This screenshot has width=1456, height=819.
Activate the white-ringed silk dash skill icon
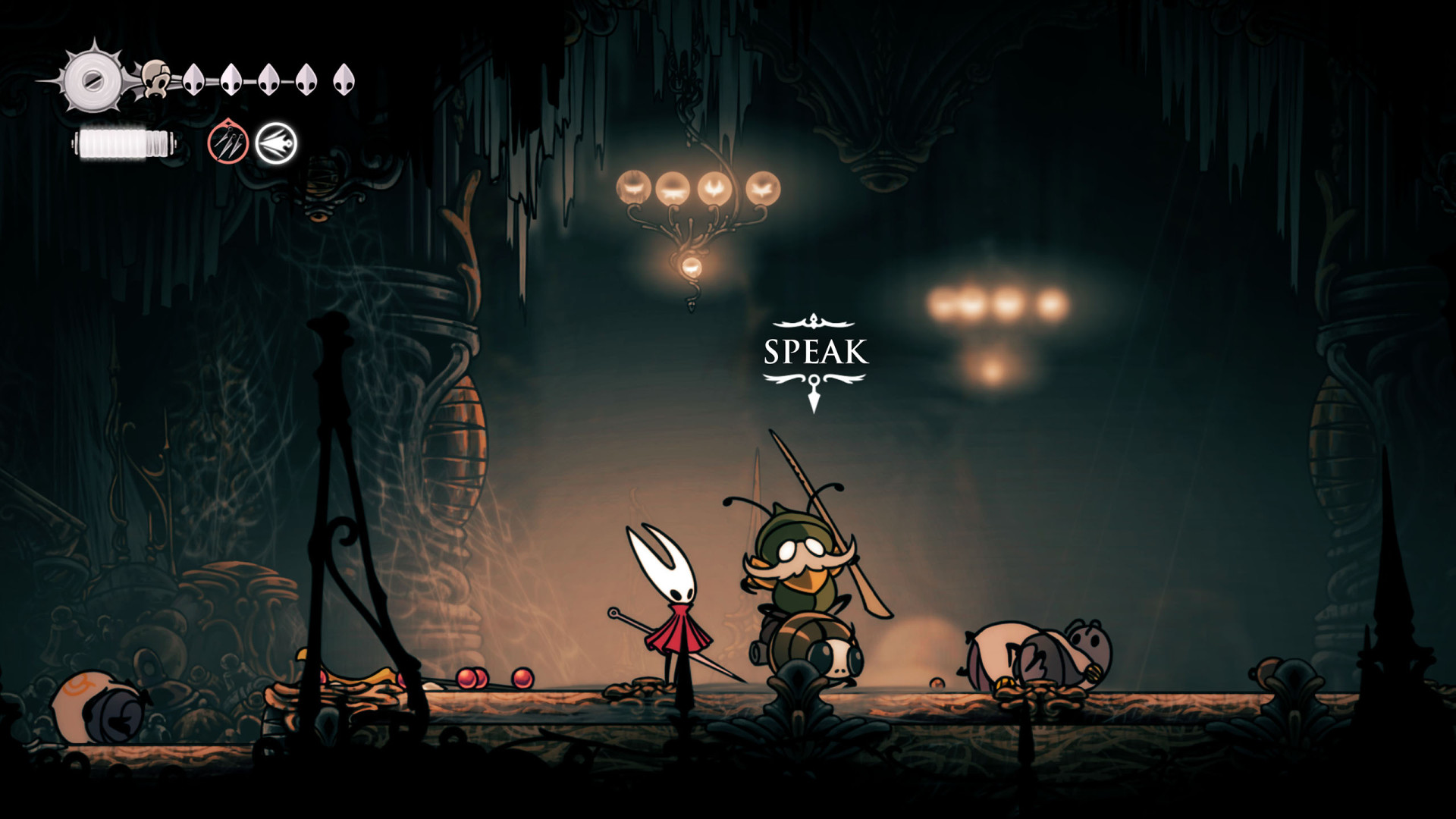[276, 143]
